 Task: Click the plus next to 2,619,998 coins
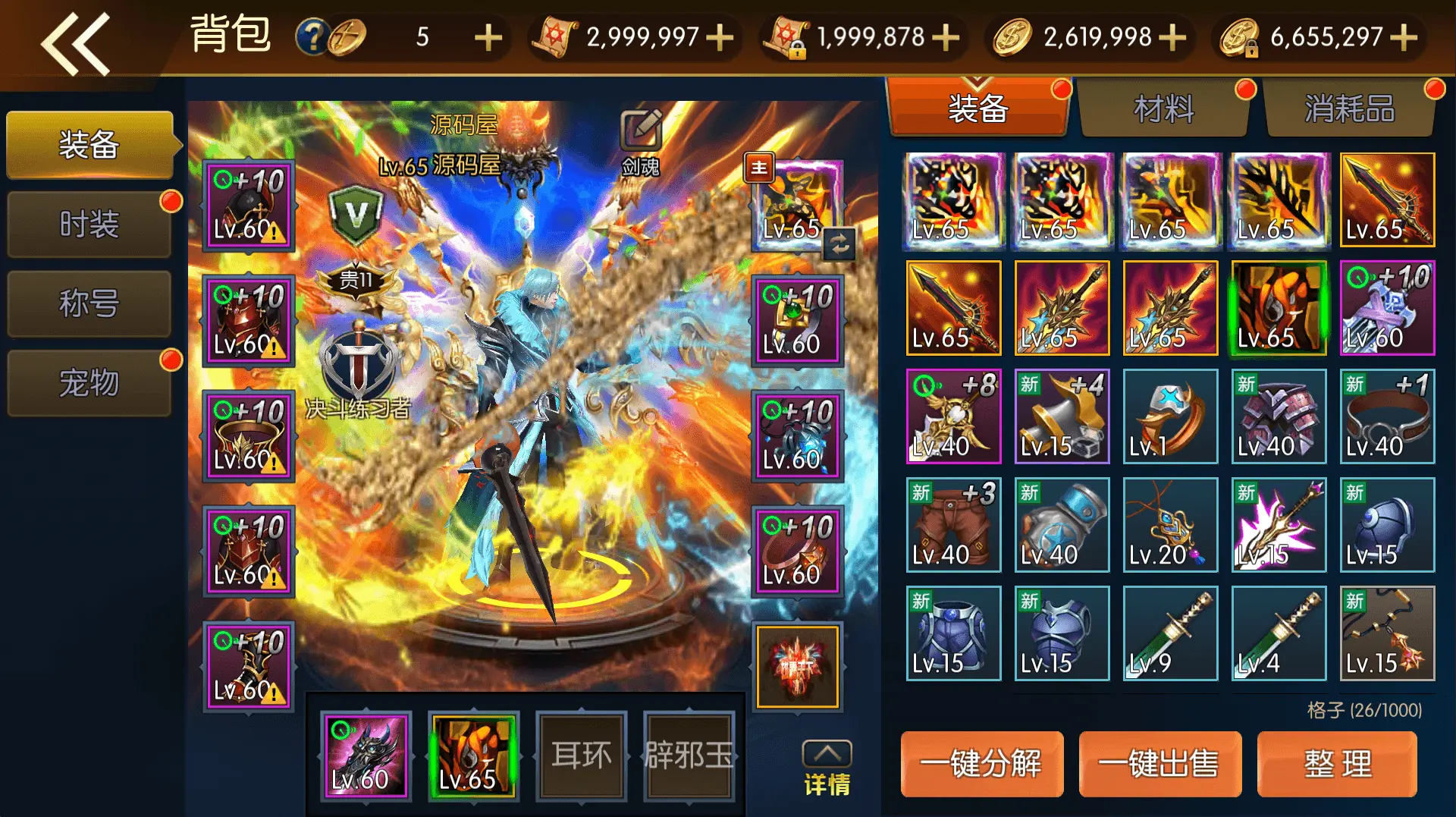[x=1172, y=35]
